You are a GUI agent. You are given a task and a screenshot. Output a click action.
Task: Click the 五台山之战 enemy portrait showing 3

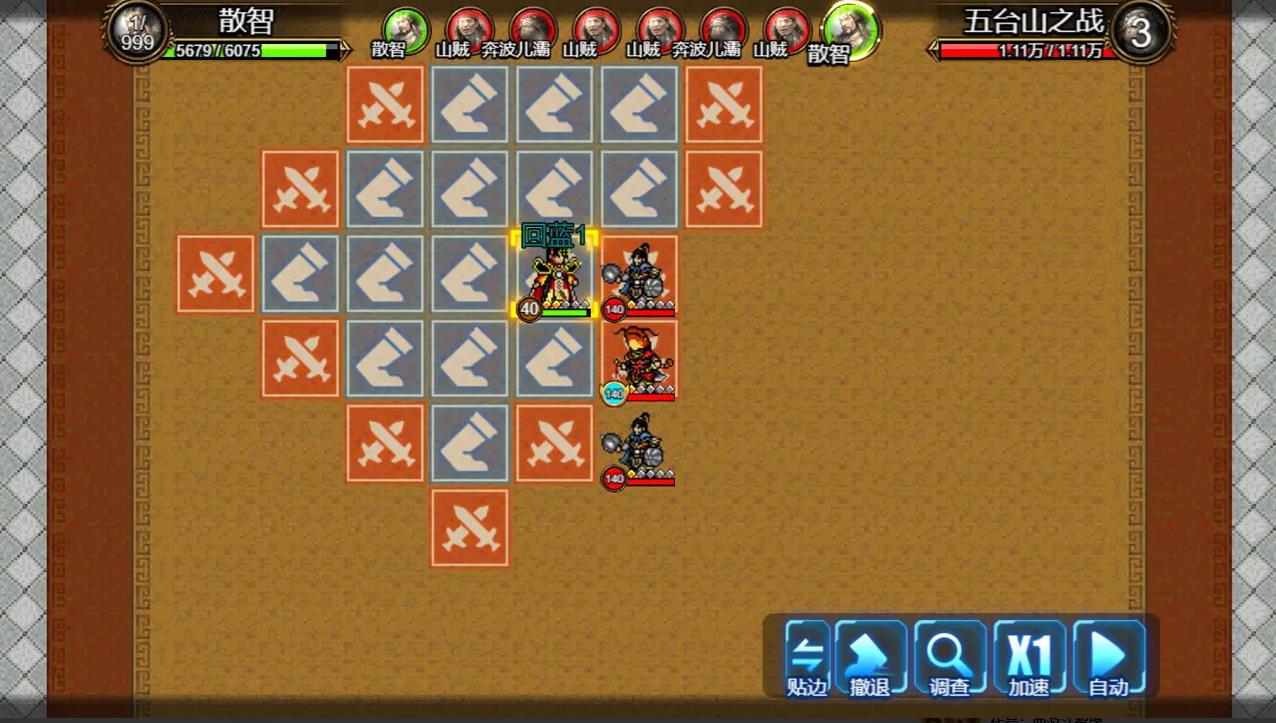1140,33
